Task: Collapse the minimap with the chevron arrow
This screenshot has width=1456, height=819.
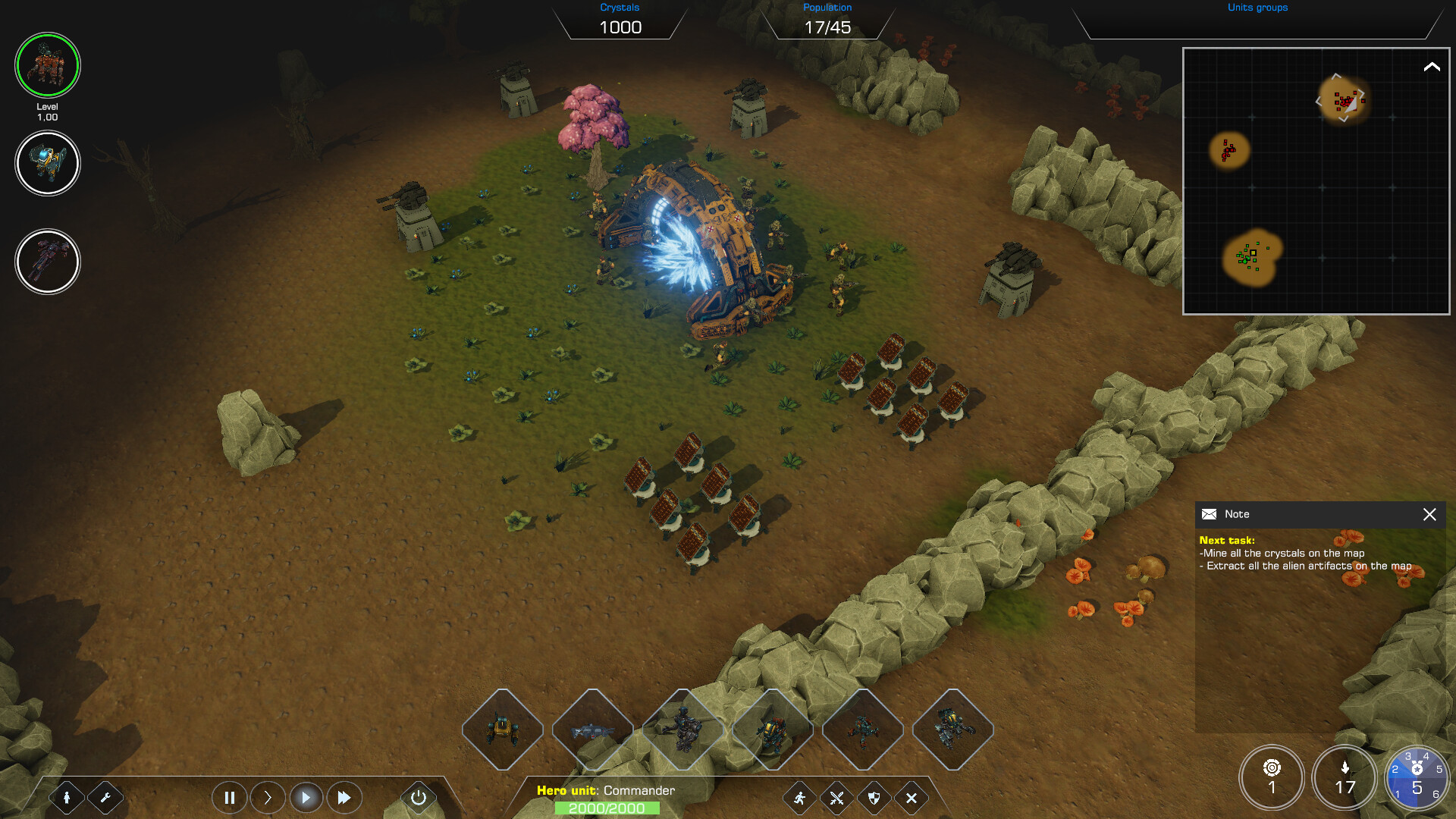Action: (1432, 67)
